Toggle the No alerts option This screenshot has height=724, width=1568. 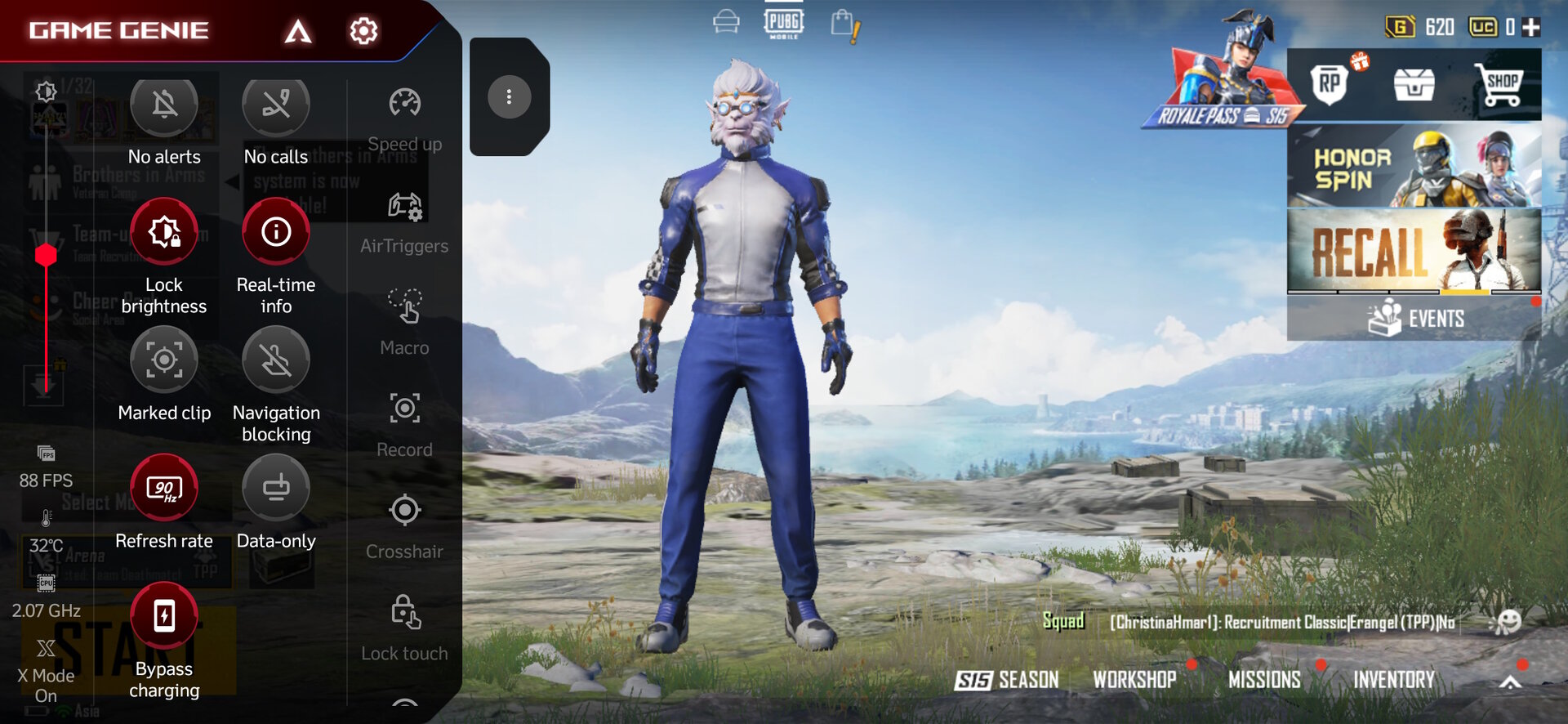click(164, 105)
